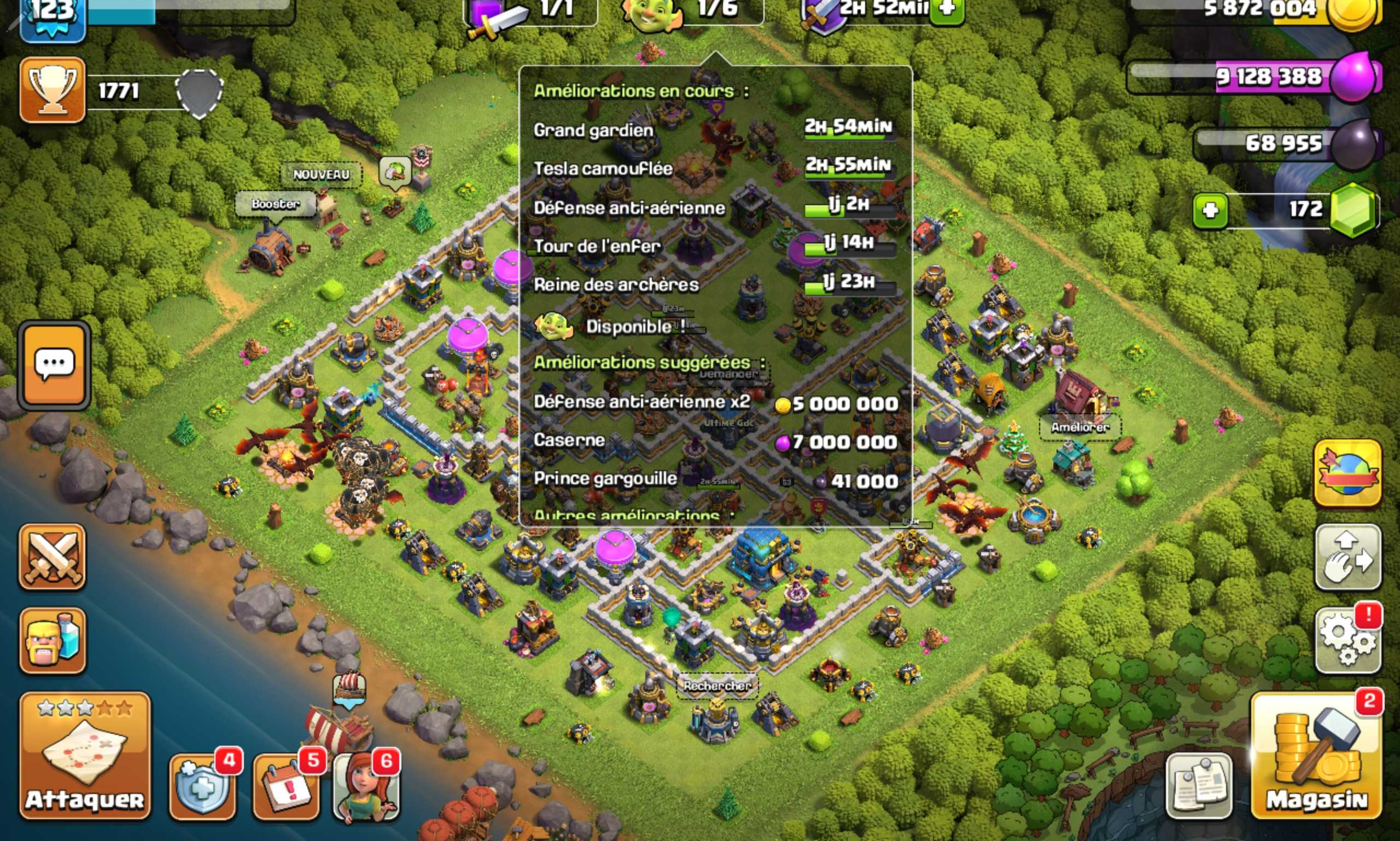Select the Reine des archères upgrade row
The image size is (1400, 841).
click(x=714, y=284)
